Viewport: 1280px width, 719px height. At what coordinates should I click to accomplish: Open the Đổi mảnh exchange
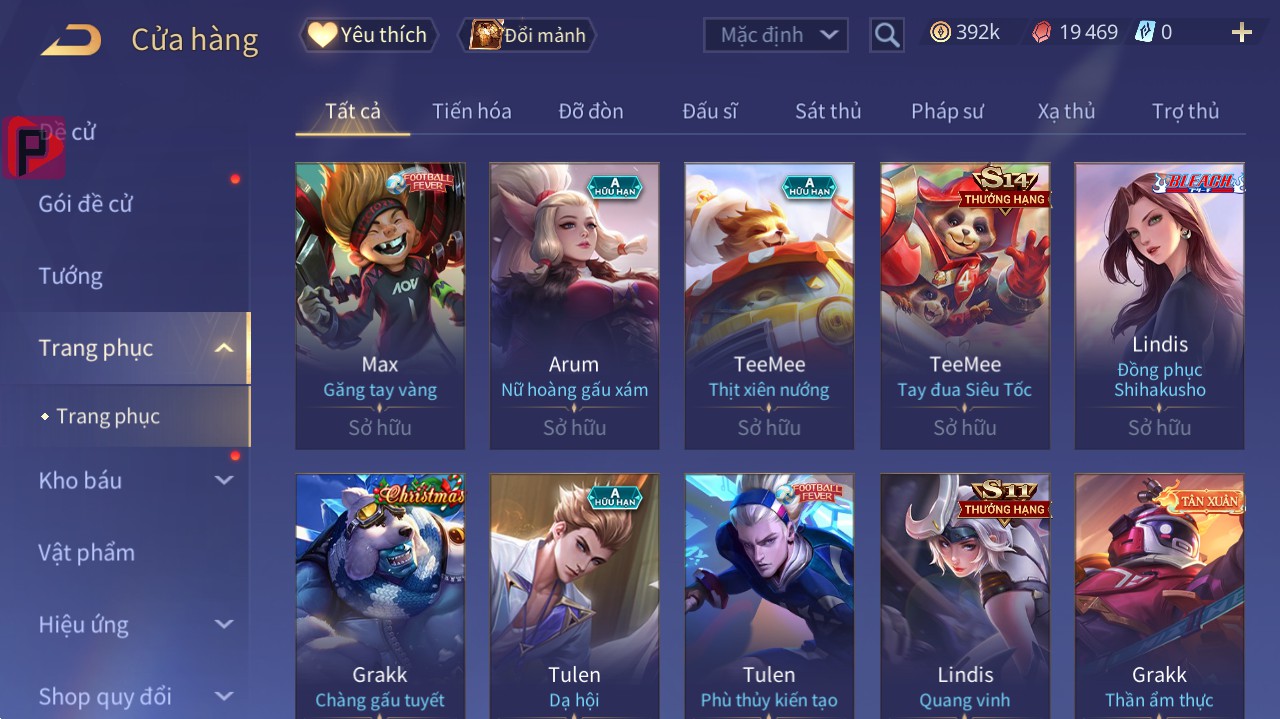[x=527, y=35]
